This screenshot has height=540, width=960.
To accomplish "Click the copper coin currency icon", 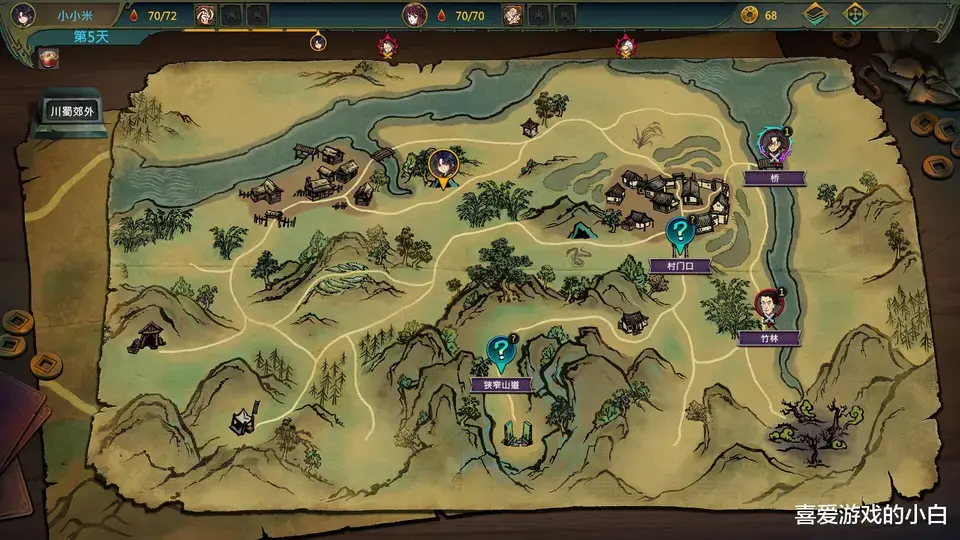I will point(749,15).
